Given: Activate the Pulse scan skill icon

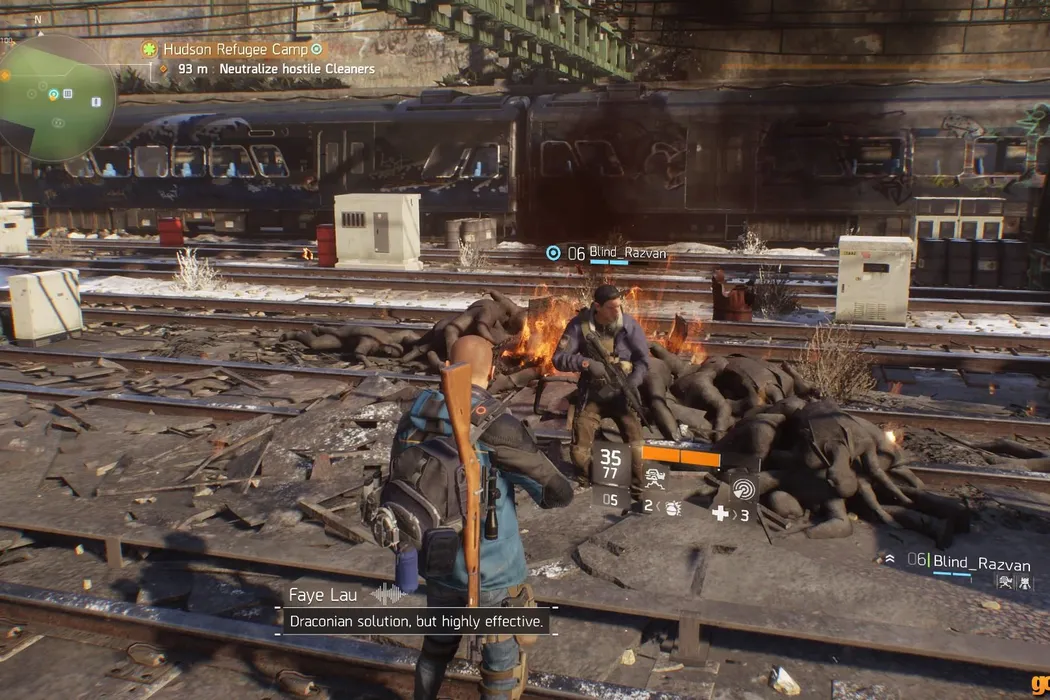Looking at the screenshot, I should (x=744, y=487).
